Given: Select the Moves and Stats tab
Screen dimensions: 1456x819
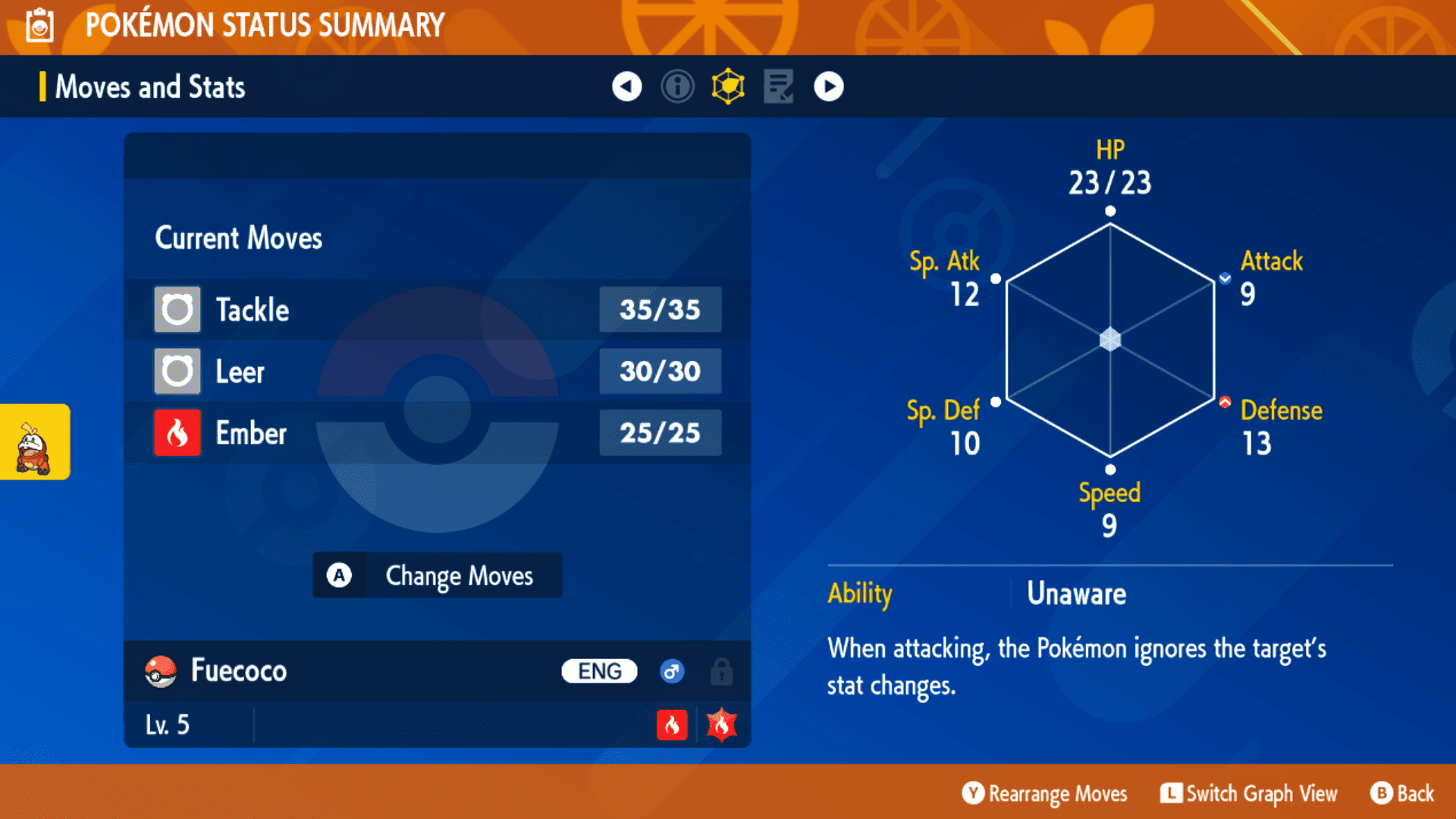Looking at the screenshot, I should tap(149, 86).
